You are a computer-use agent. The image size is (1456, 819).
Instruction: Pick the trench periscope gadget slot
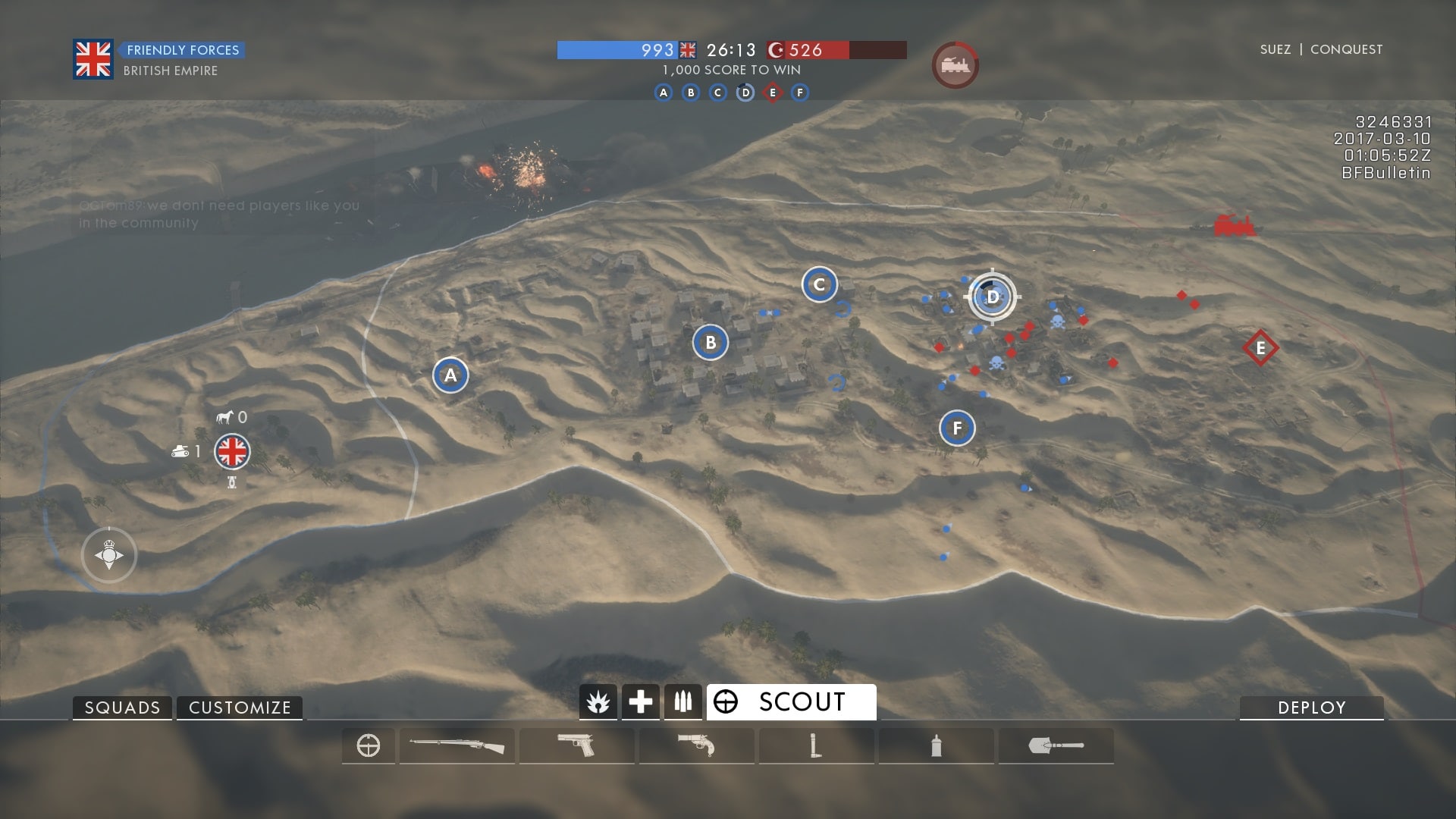tap(816, 746)
